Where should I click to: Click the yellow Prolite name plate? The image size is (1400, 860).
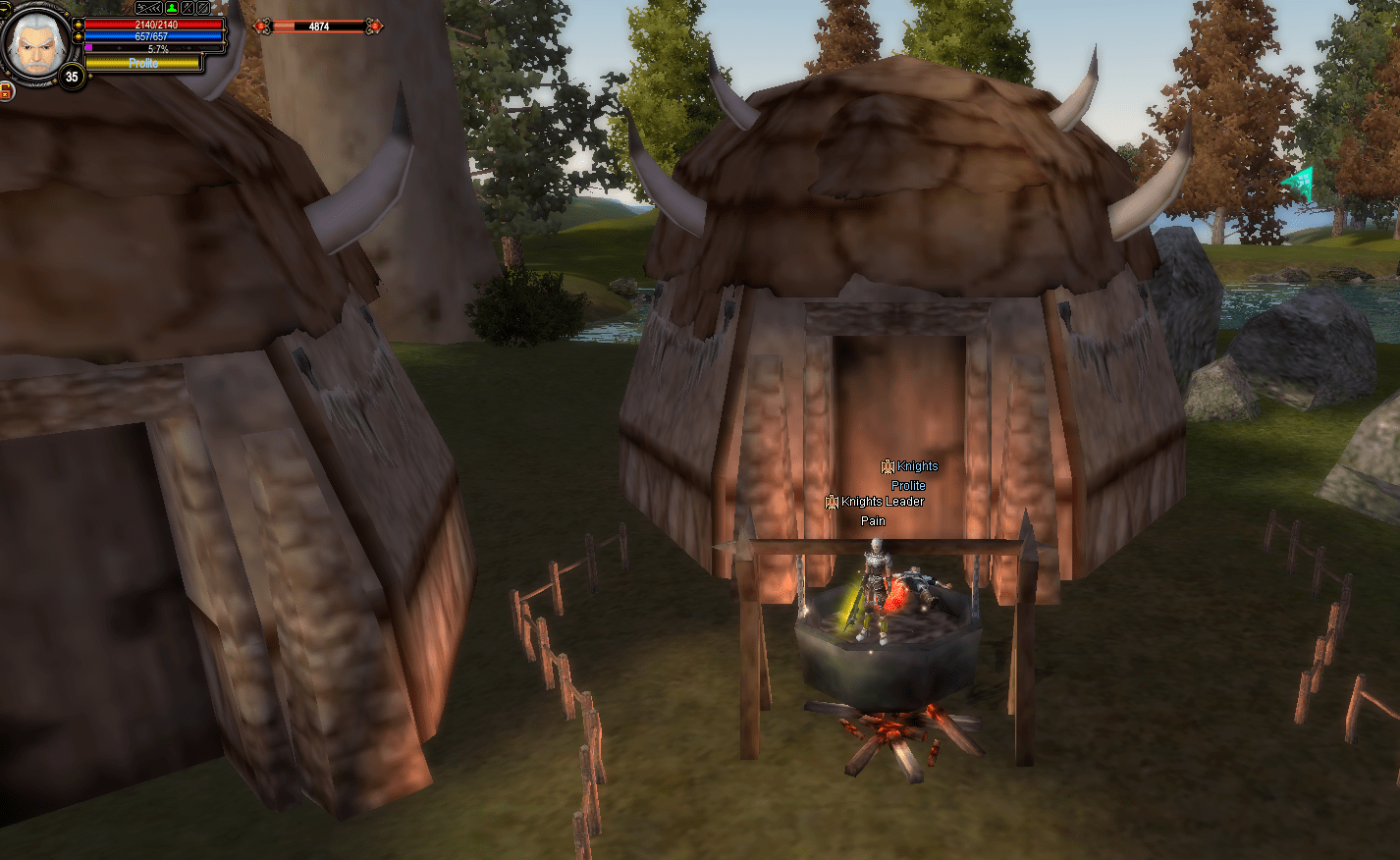point(143,63)
